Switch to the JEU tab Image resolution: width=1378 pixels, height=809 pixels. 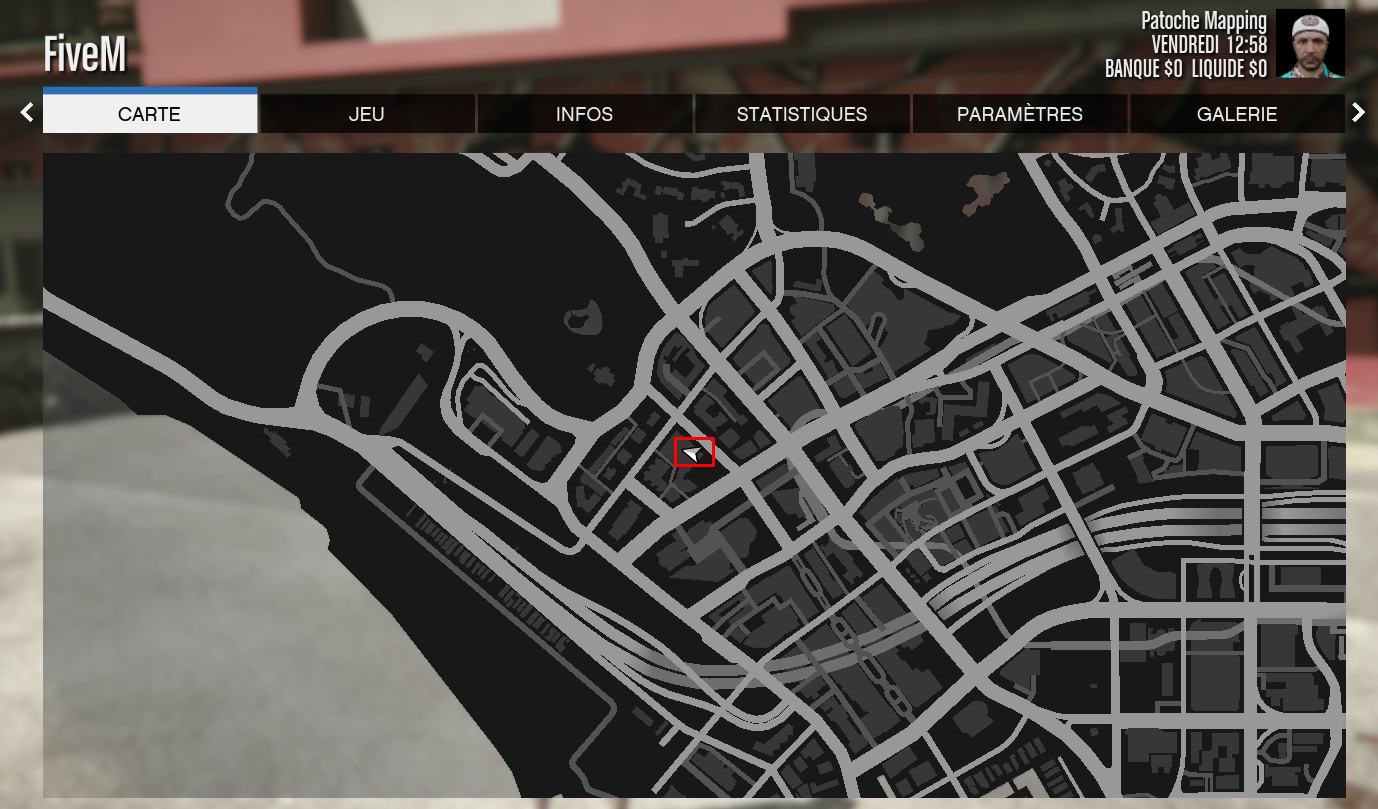tap(367, 114)
